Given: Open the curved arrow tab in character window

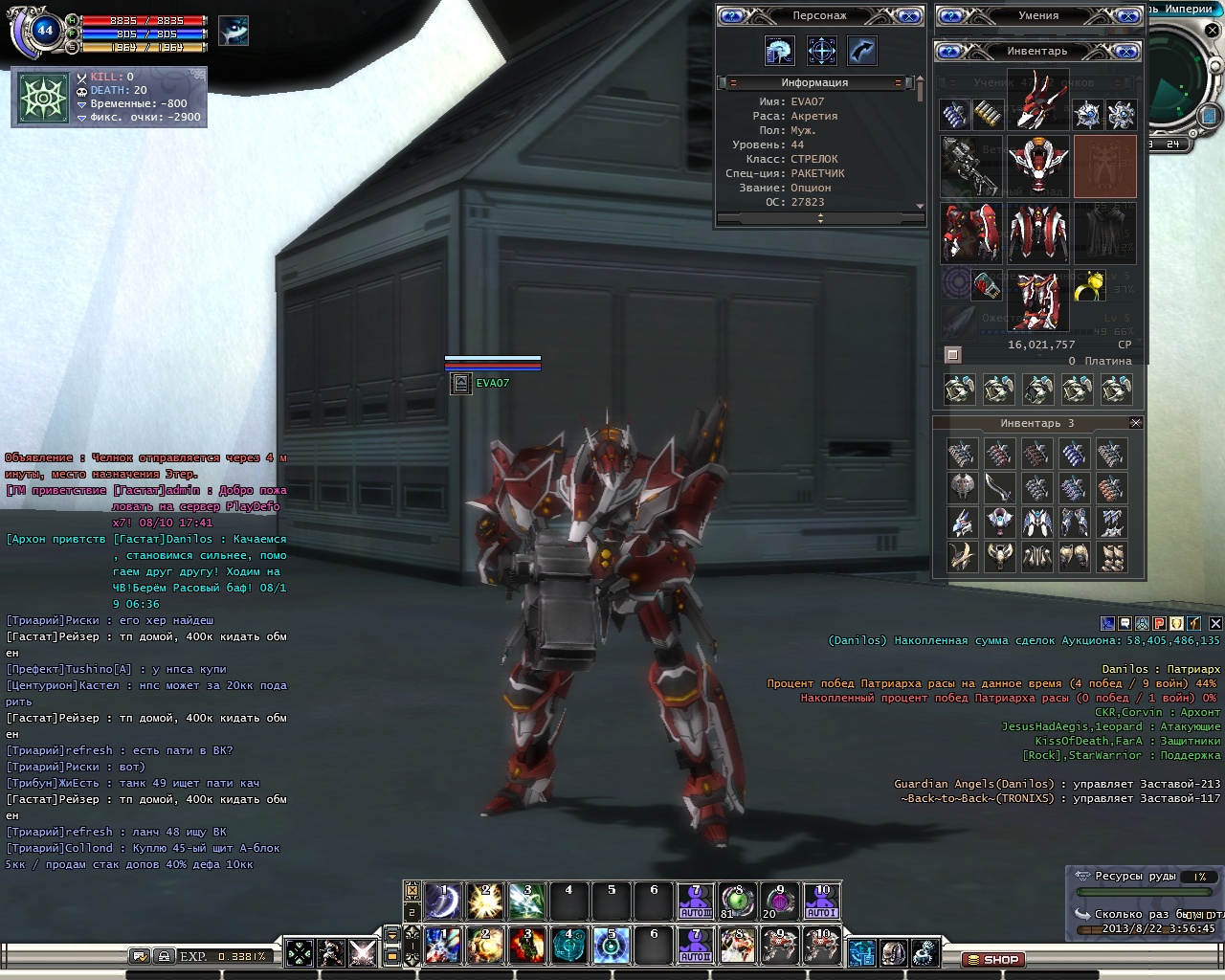Looking at the screenshot, I should 861,51.
